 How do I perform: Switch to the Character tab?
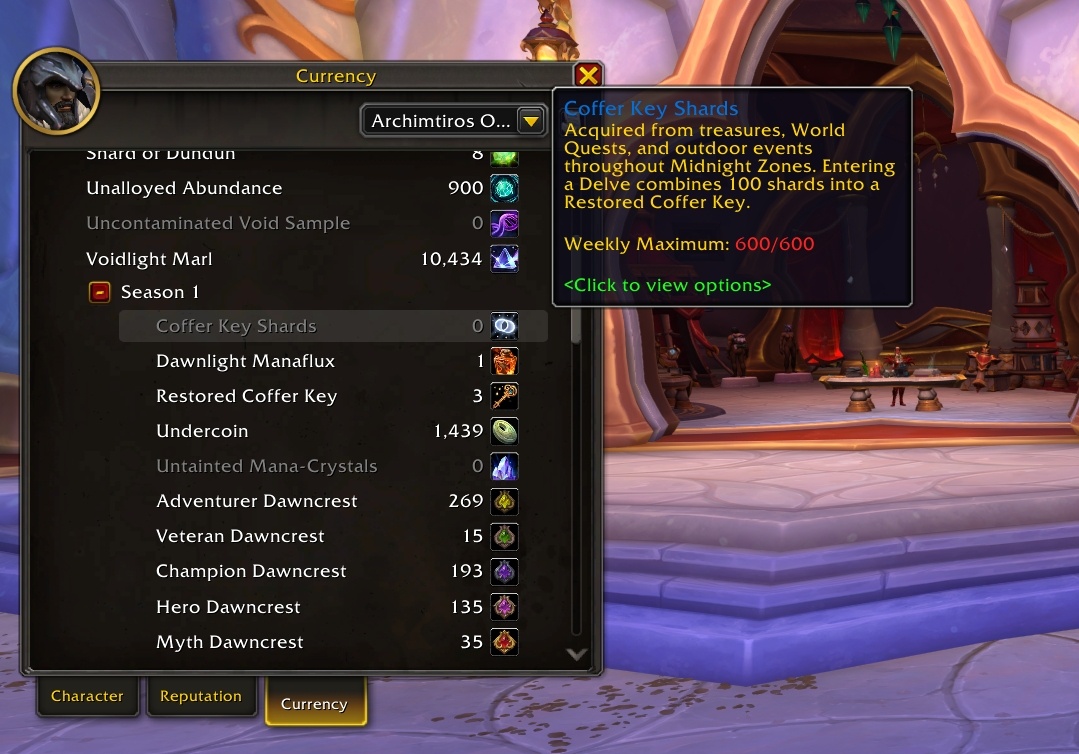pyautogui.click(x=87, y=696)
